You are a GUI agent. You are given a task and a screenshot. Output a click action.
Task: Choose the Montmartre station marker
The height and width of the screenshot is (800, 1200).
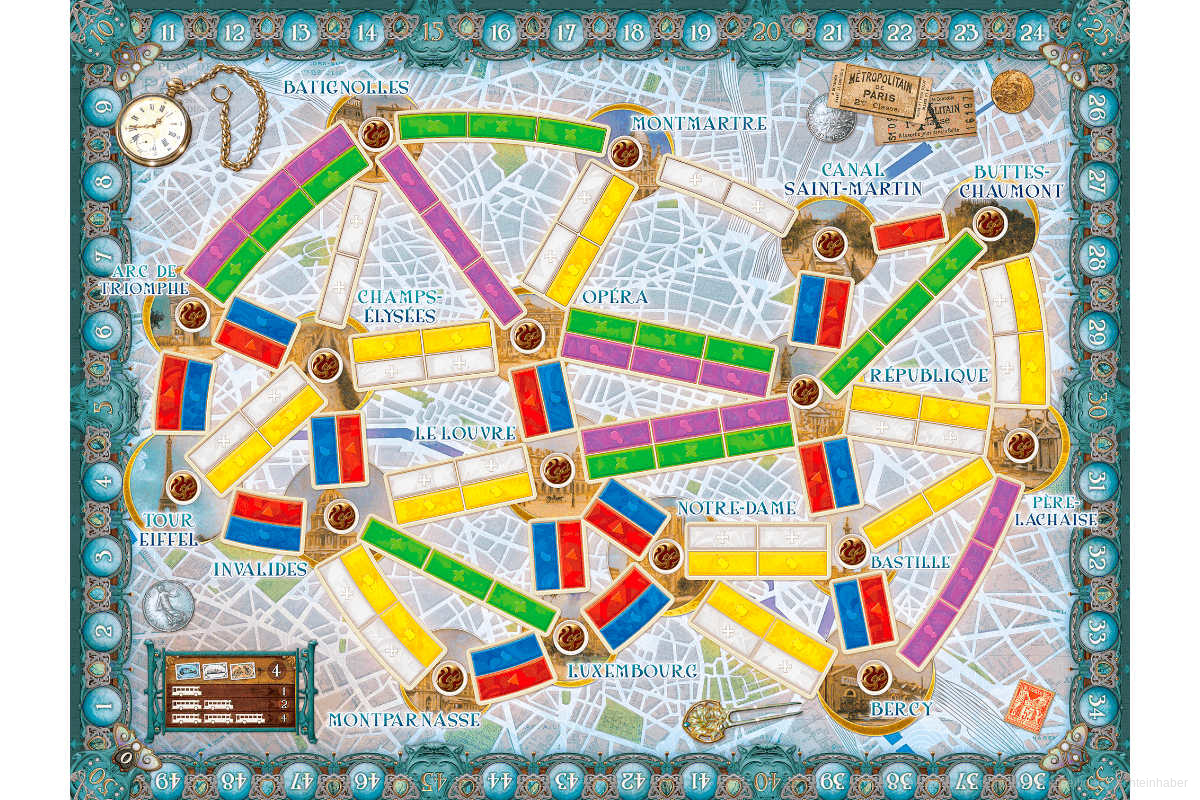pos(625,153)
